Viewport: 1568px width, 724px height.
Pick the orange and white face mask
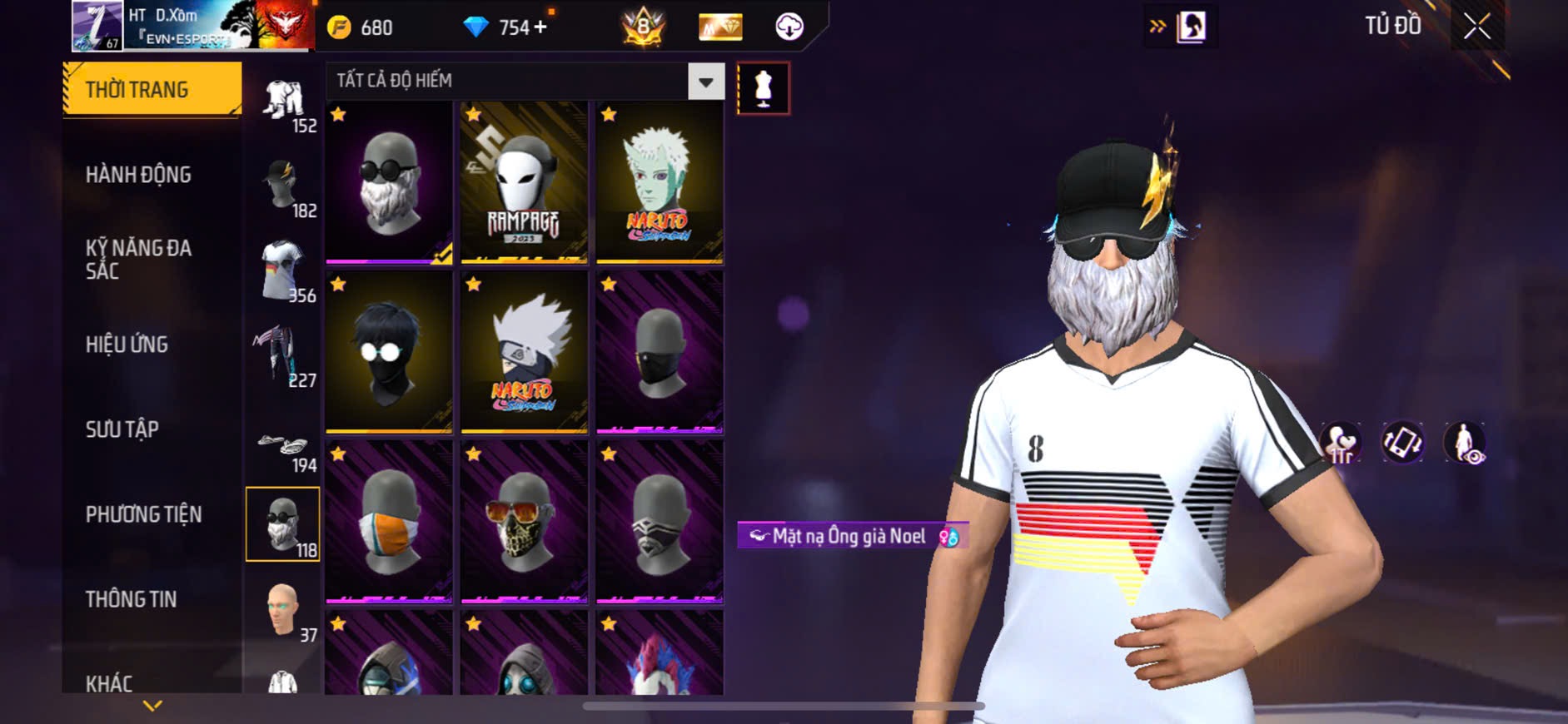[x=389, y=522]
